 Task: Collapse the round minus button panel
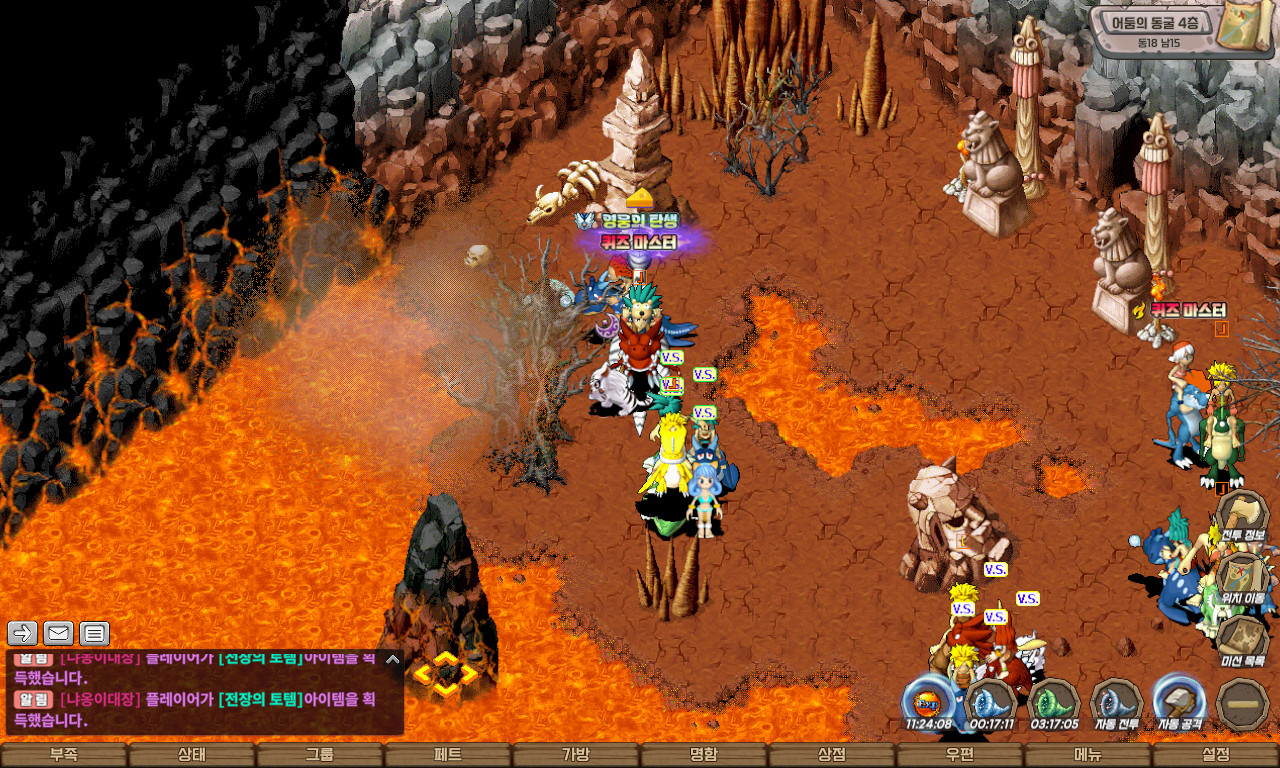(1243, 703)
